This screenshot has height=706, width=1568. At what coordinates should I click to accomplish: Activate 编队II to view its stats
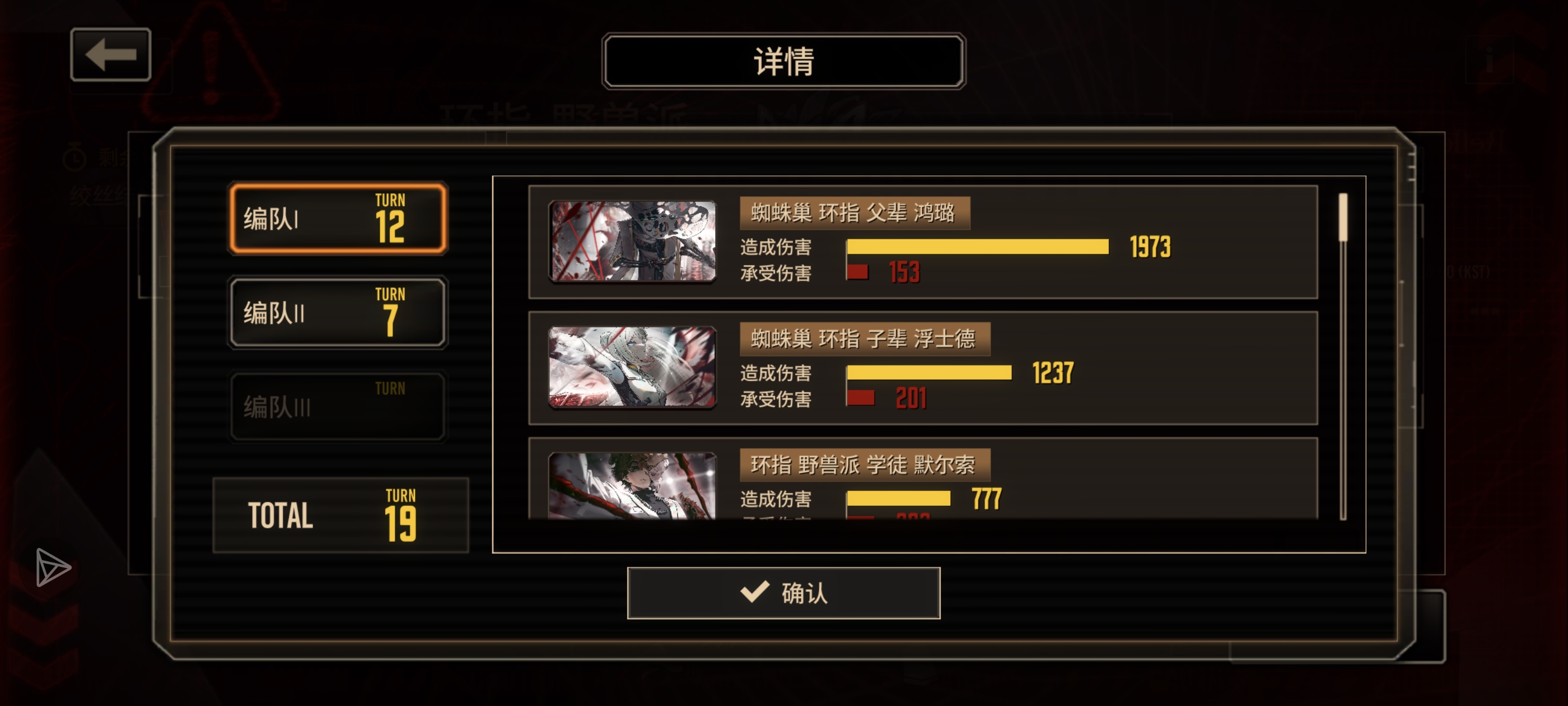pos(337,313)
